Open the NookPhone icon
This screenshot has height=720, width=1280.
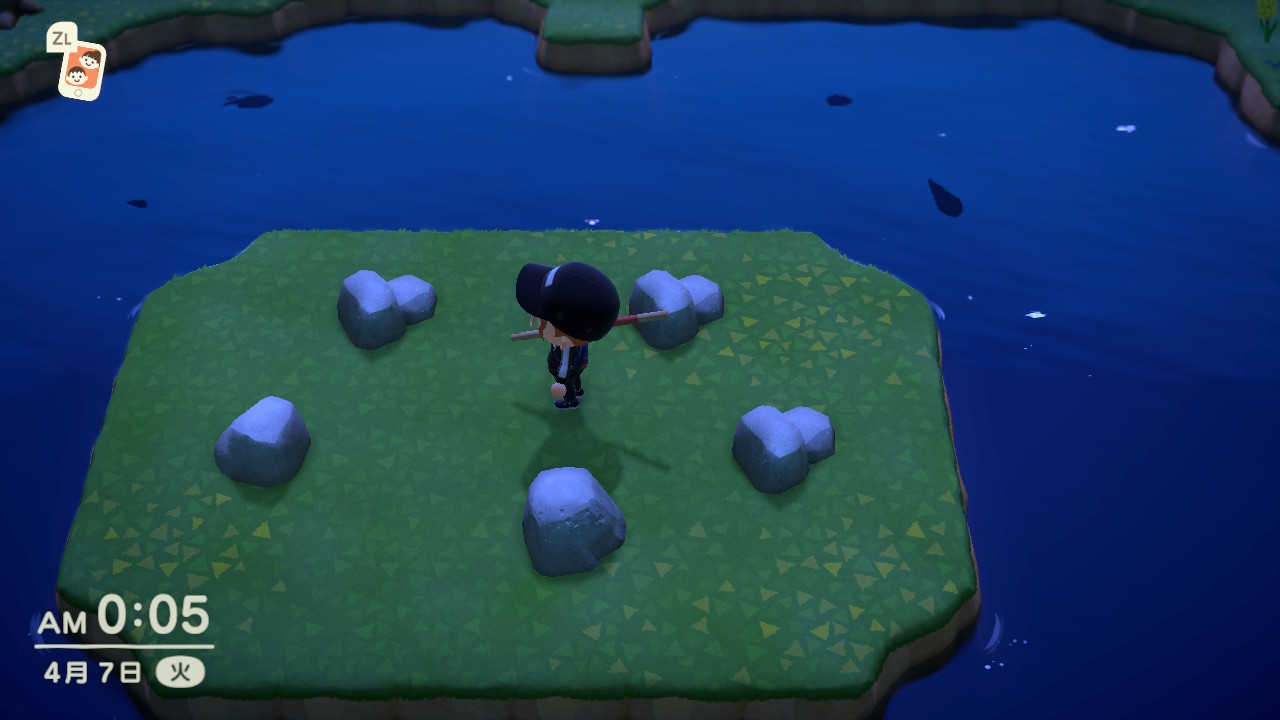click(x=81, y=69)
